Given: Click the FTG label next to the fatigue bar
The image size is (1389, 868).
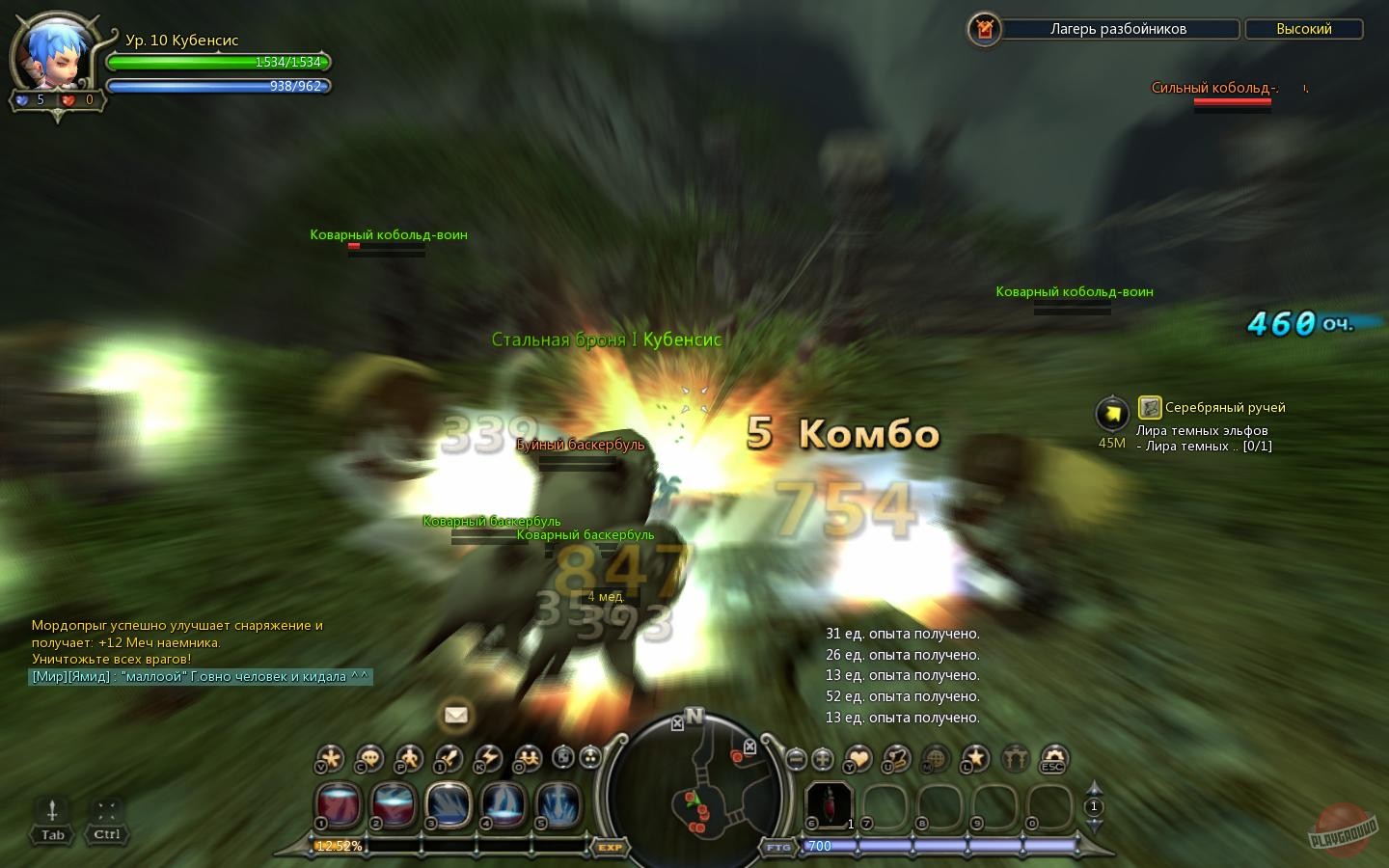Looking at the screenshot, I should [779, 847].
